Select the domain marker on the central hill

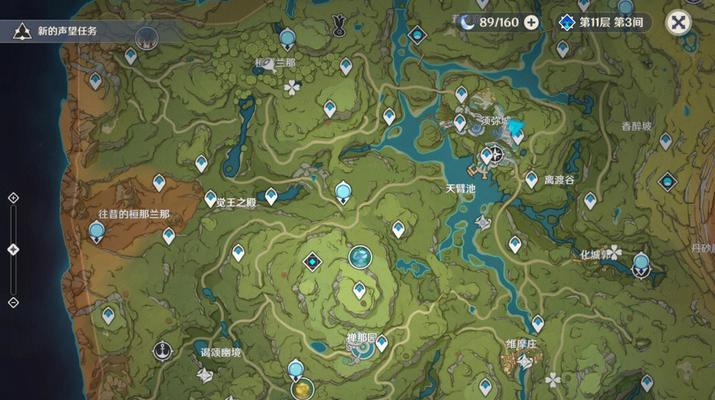click(x=313, y=262)
